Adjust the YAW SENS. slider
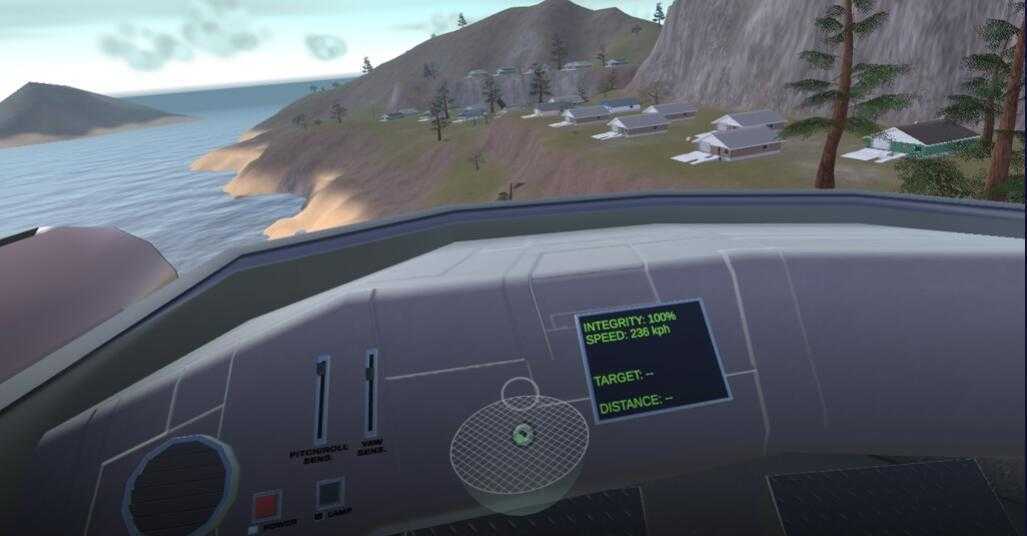 [371, 391]
